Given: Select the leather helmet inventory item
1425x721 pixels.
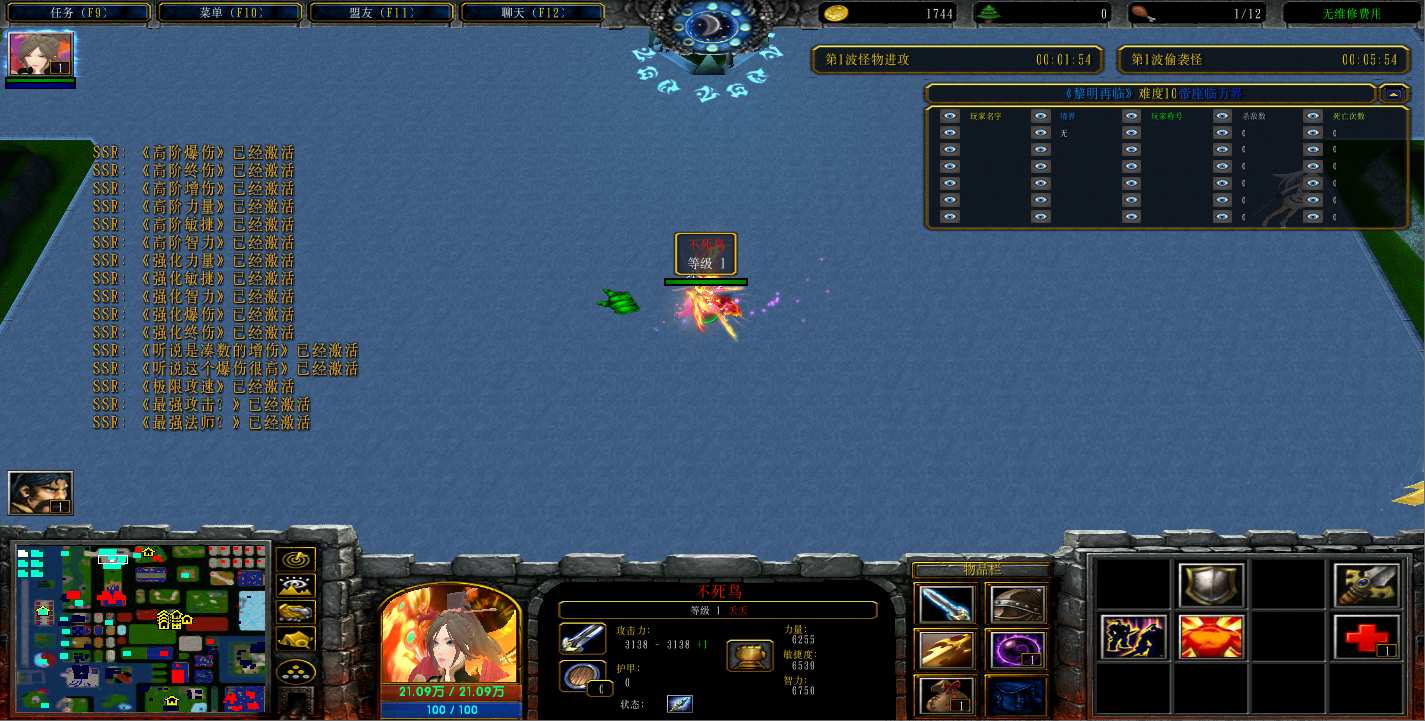Looking at the screenshot, I should tap(1016, 604).
